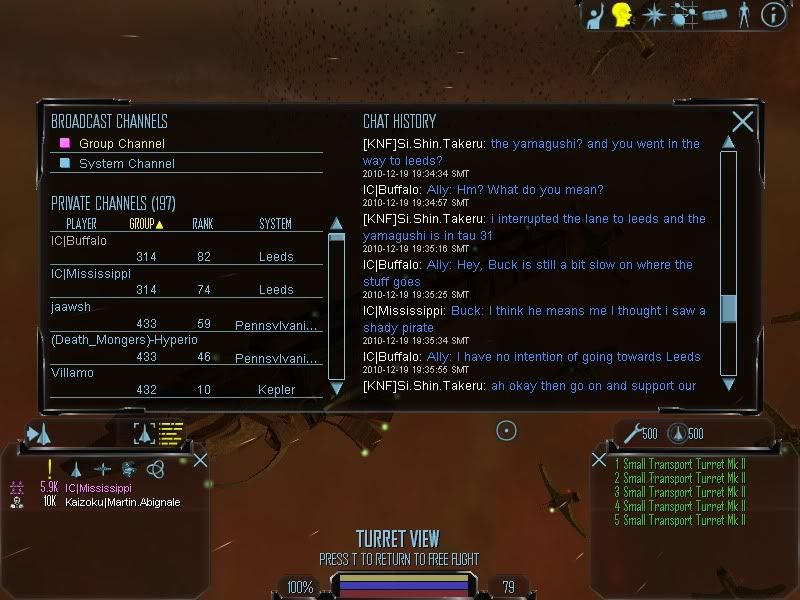Sort private channels by the Rank column
This screenshot has height=600, width=800.
tap(203, 224)
